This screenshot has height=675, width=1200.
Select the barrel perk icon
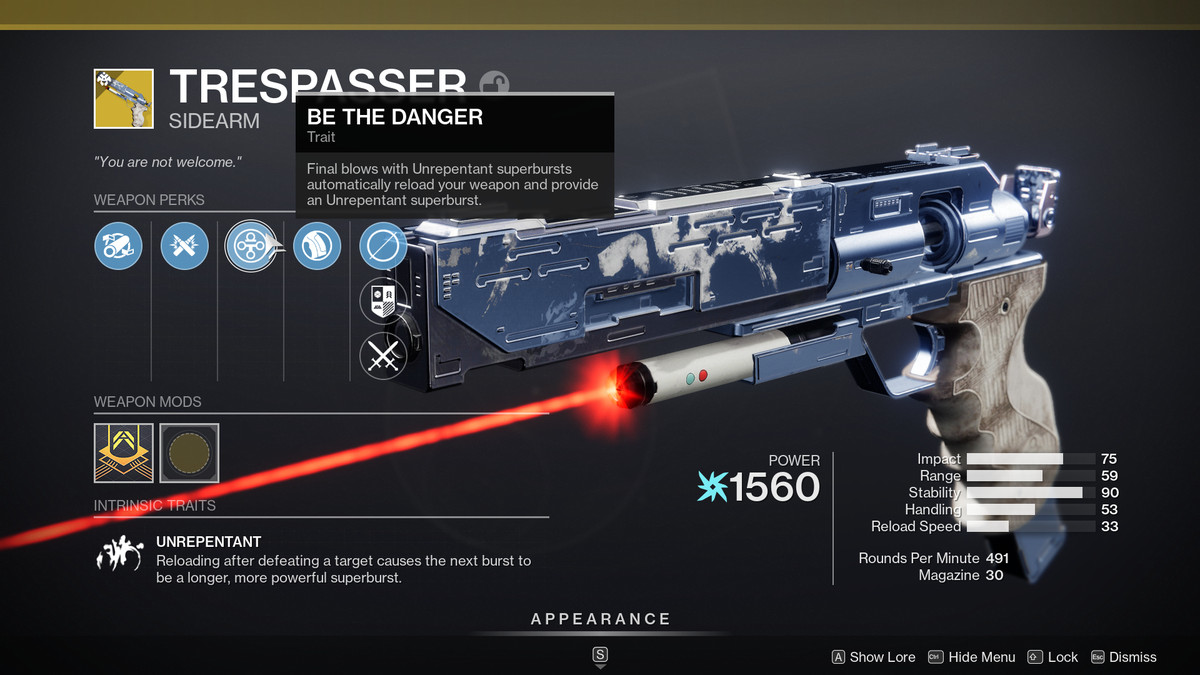coord(118,246)
